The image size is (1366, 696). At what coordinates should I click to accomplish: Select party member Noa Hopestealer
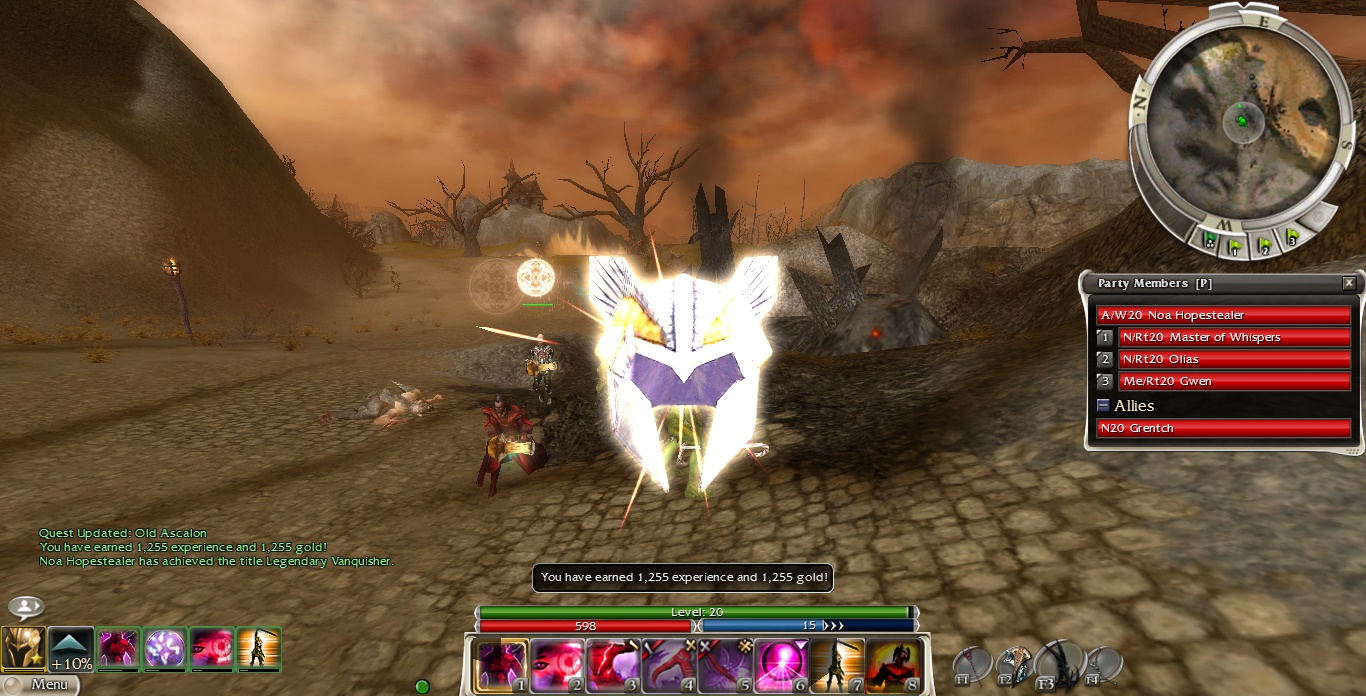[x=1223, y=315]
